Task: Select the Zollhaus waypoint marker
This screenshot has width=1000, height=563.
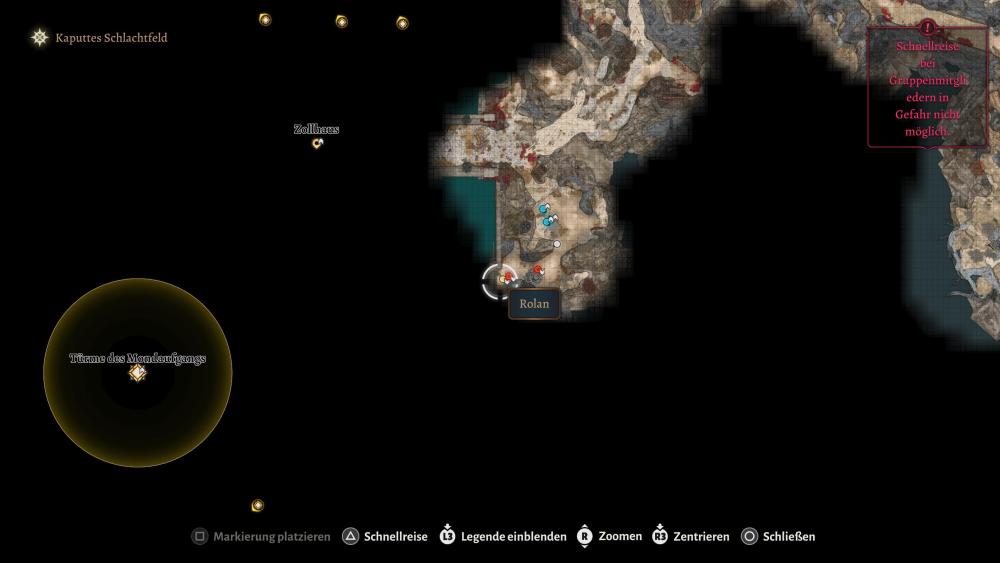Action: (318, 144)
